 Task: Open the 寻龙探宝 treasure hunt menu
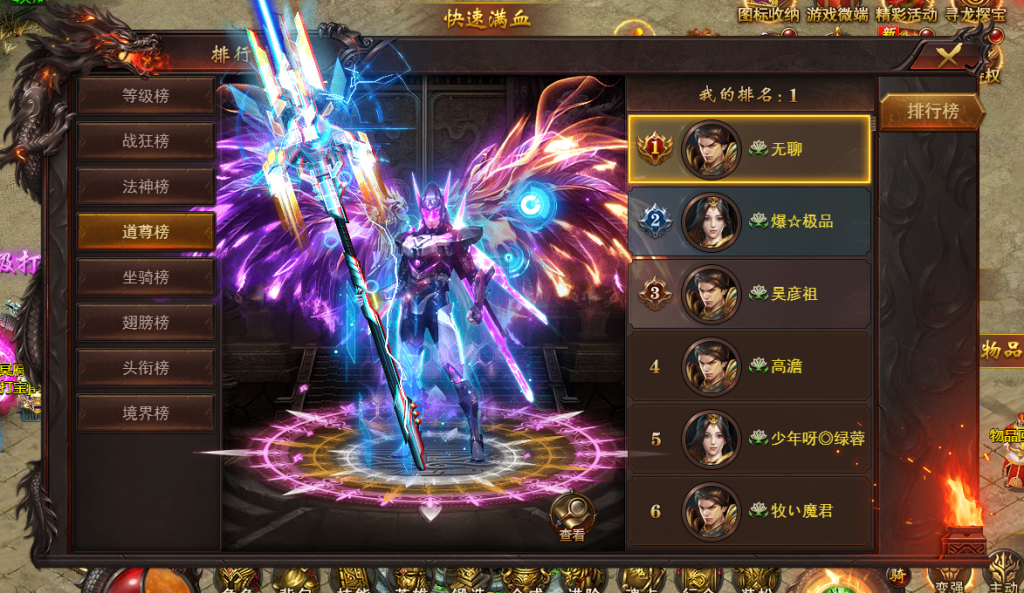(974, 14)
